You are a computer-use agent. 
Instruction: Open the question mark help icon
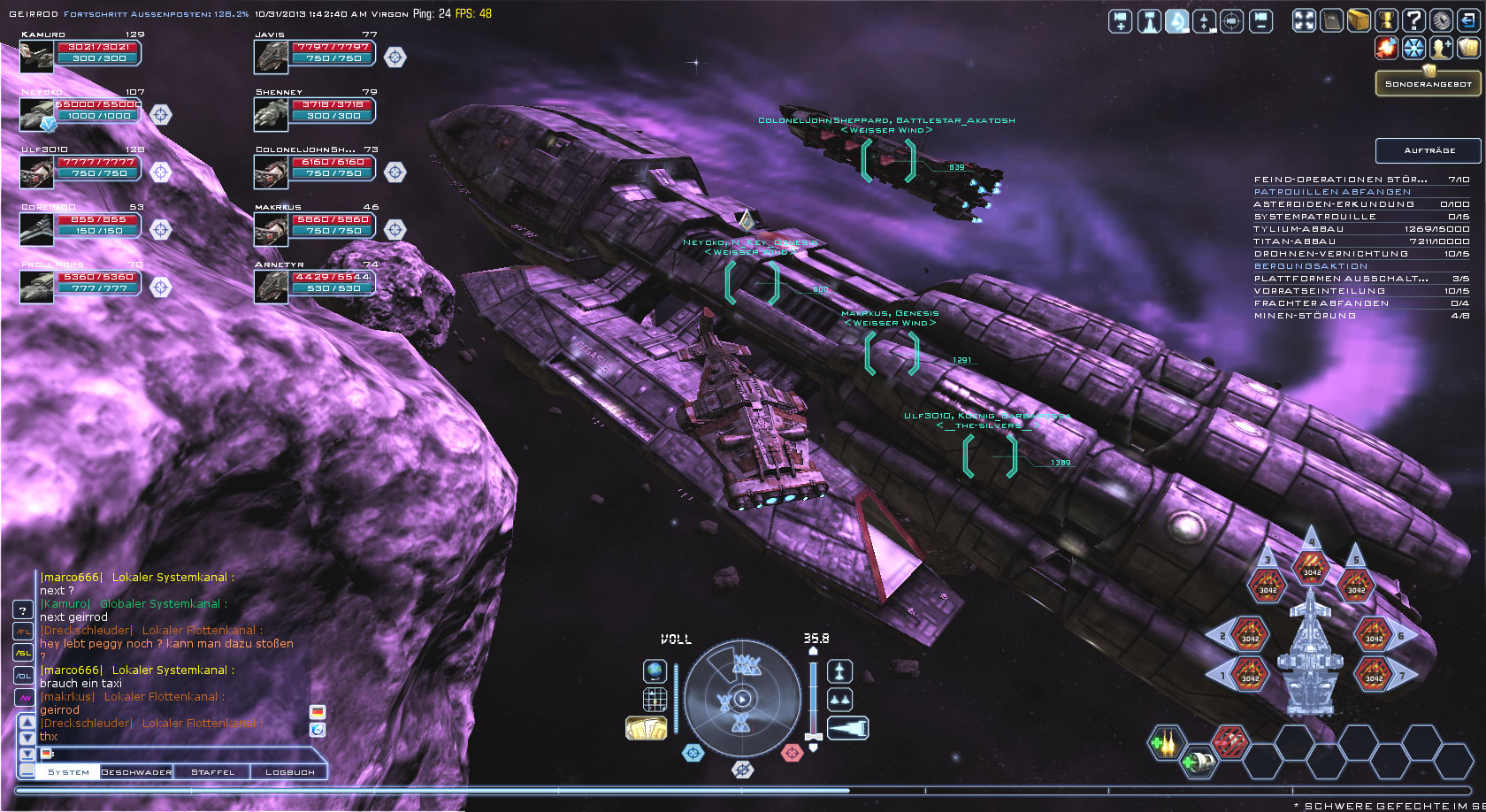(1414, 20)
